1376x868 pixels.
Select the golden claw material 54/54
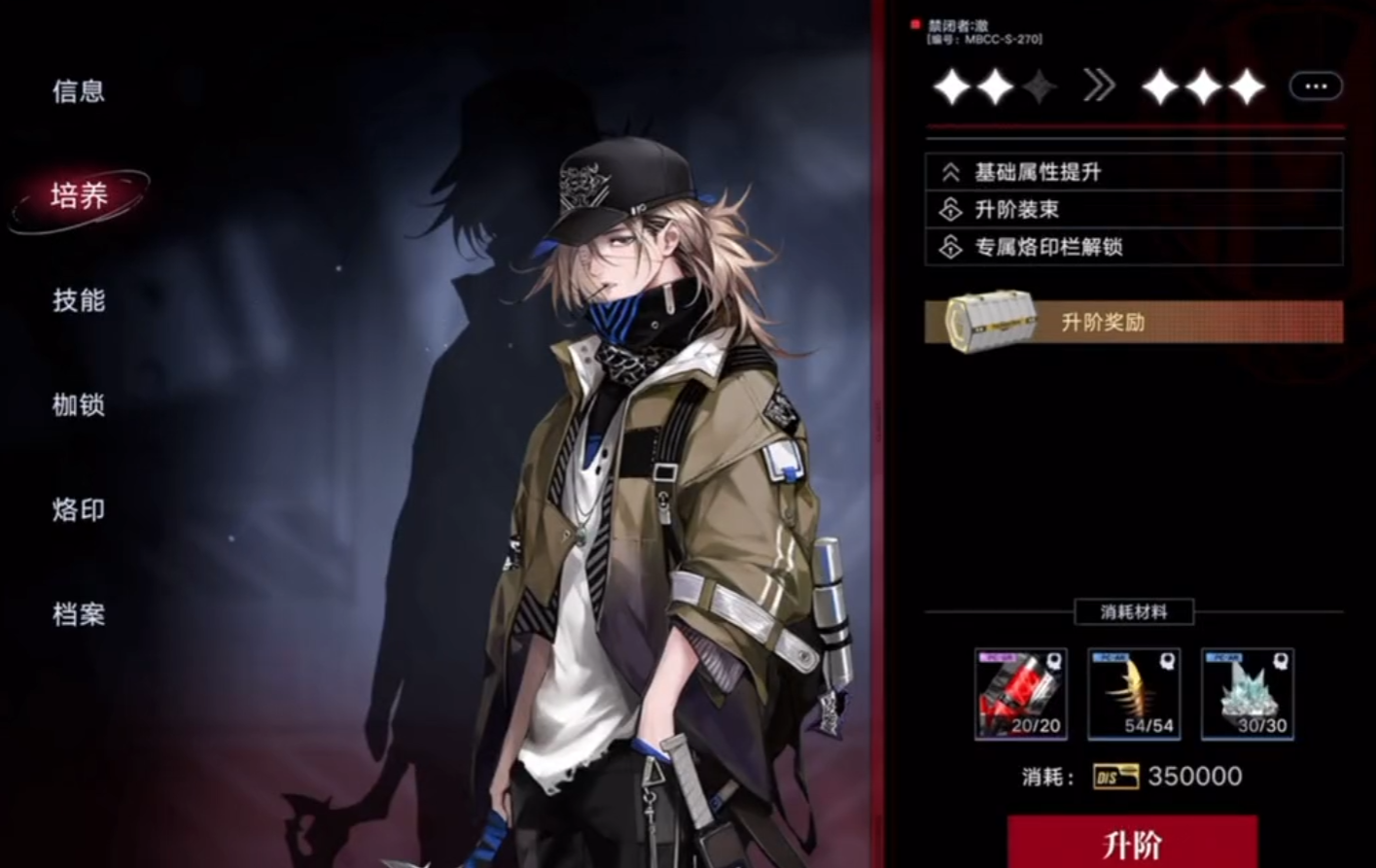pyautogui.click(x=1134, y=694)
